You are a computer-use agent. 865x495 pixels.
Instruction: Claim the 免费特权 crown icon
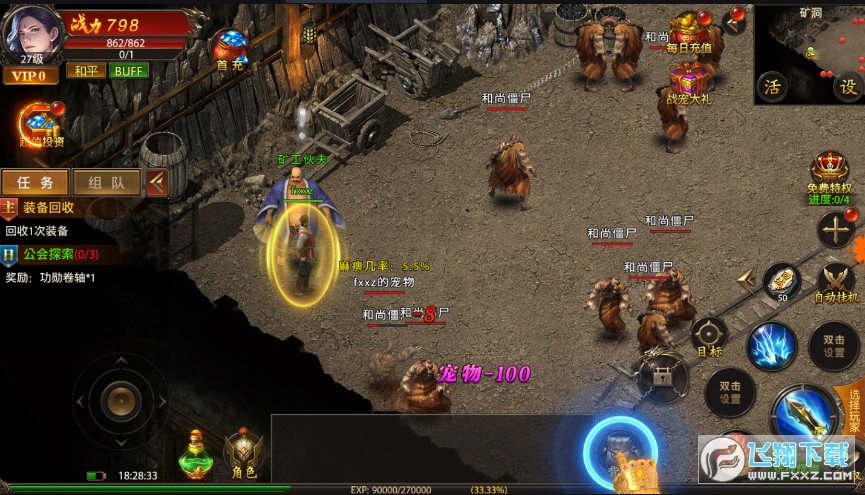(829, 173)
